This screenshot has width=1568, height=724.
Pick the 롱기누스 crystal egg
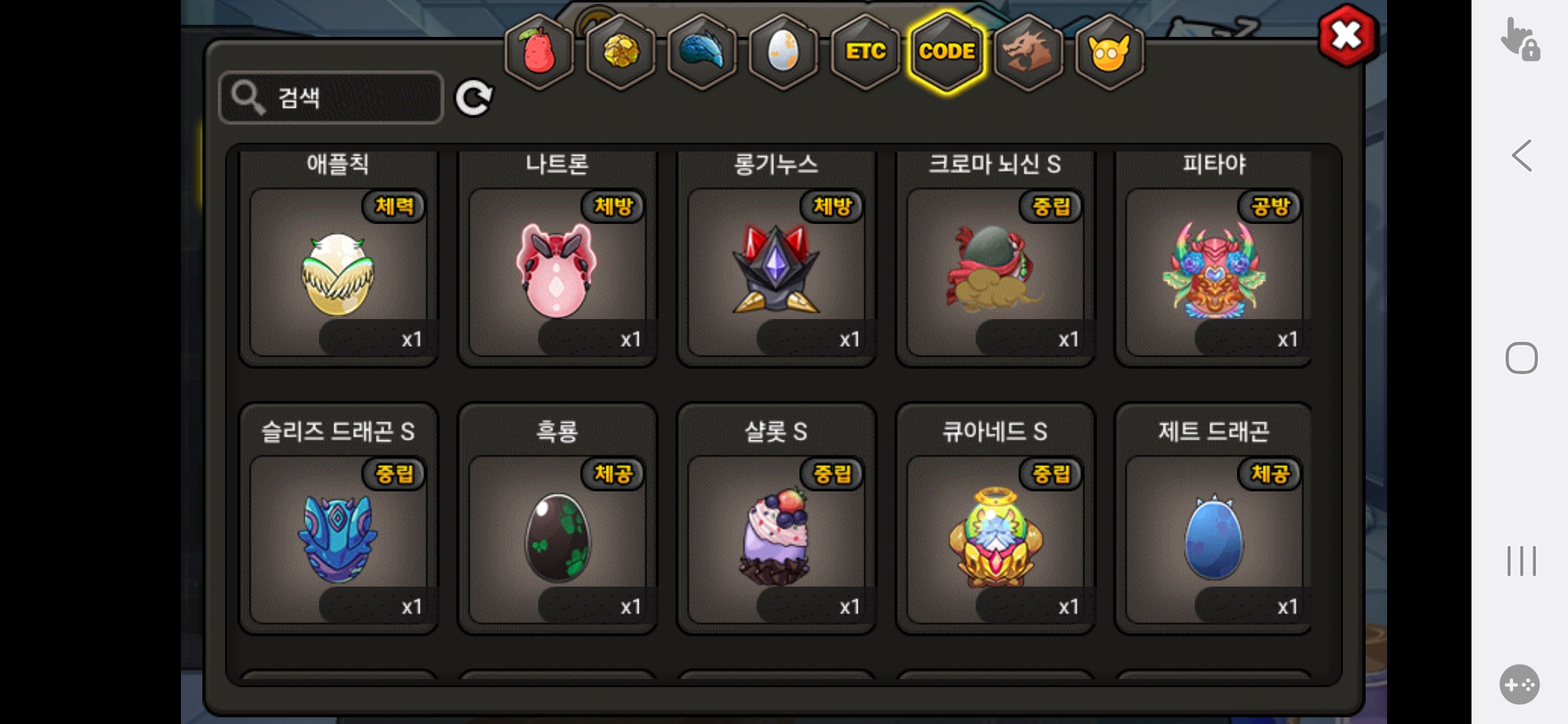776,271
